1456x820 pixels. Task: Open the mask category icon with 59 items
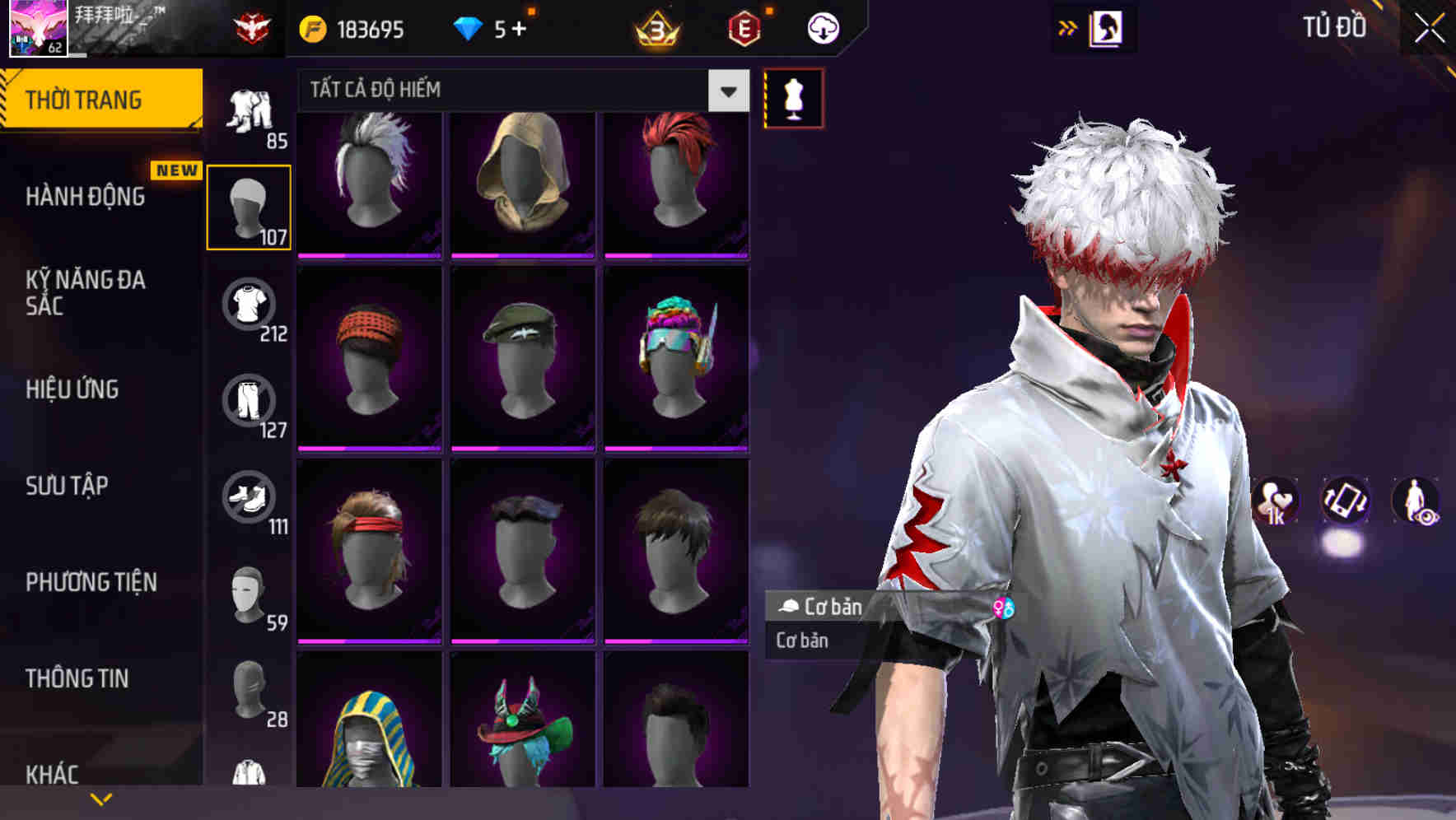(x=249, y=594)
